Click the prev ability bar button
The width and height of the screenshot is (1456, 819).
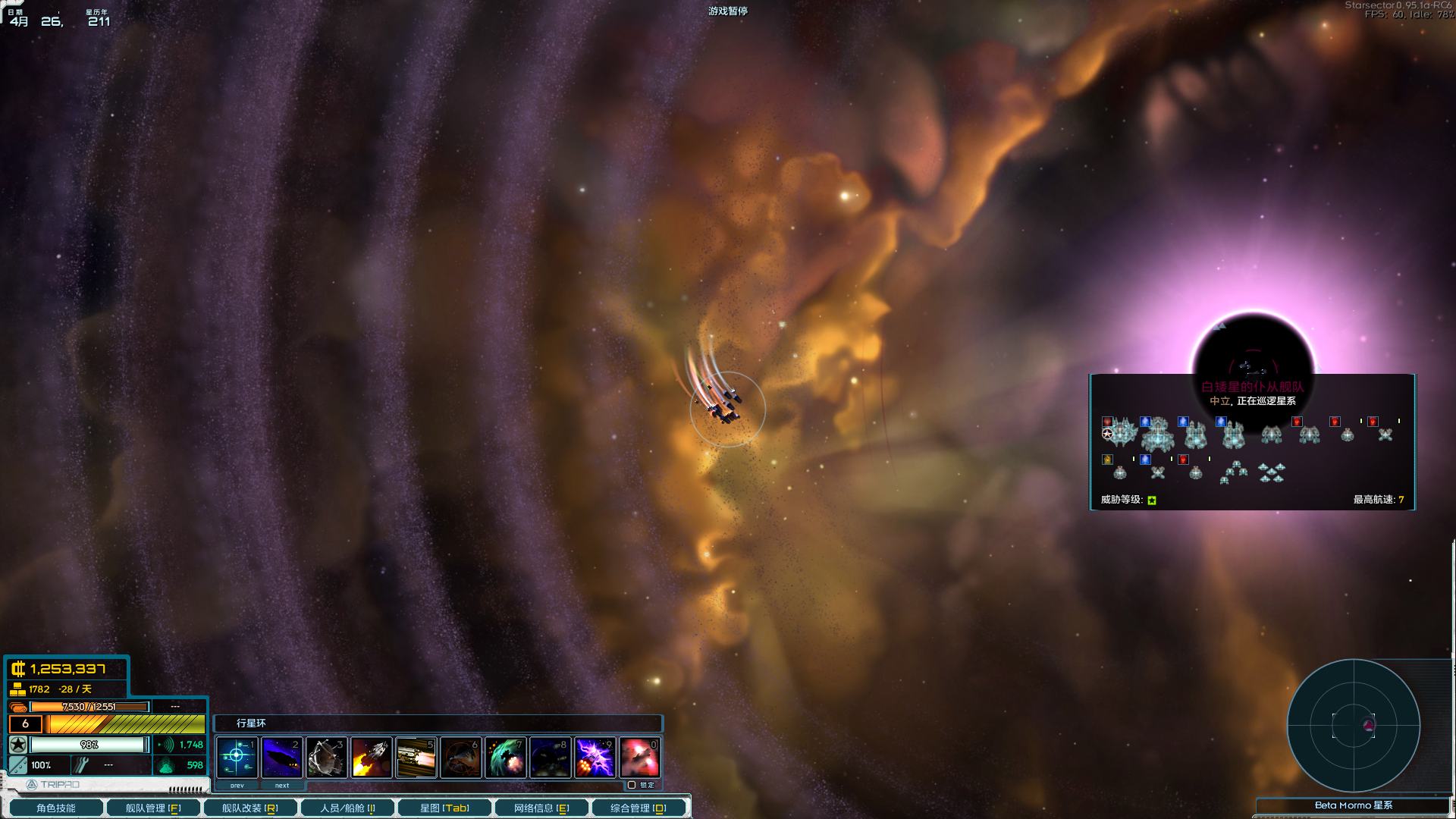(236, 786)
